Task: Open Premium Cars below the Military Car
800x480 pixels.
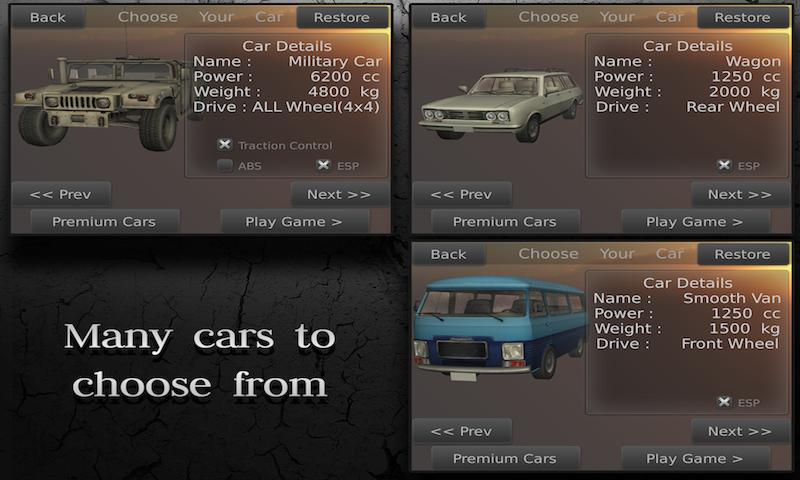Action: tap(102, 222)
